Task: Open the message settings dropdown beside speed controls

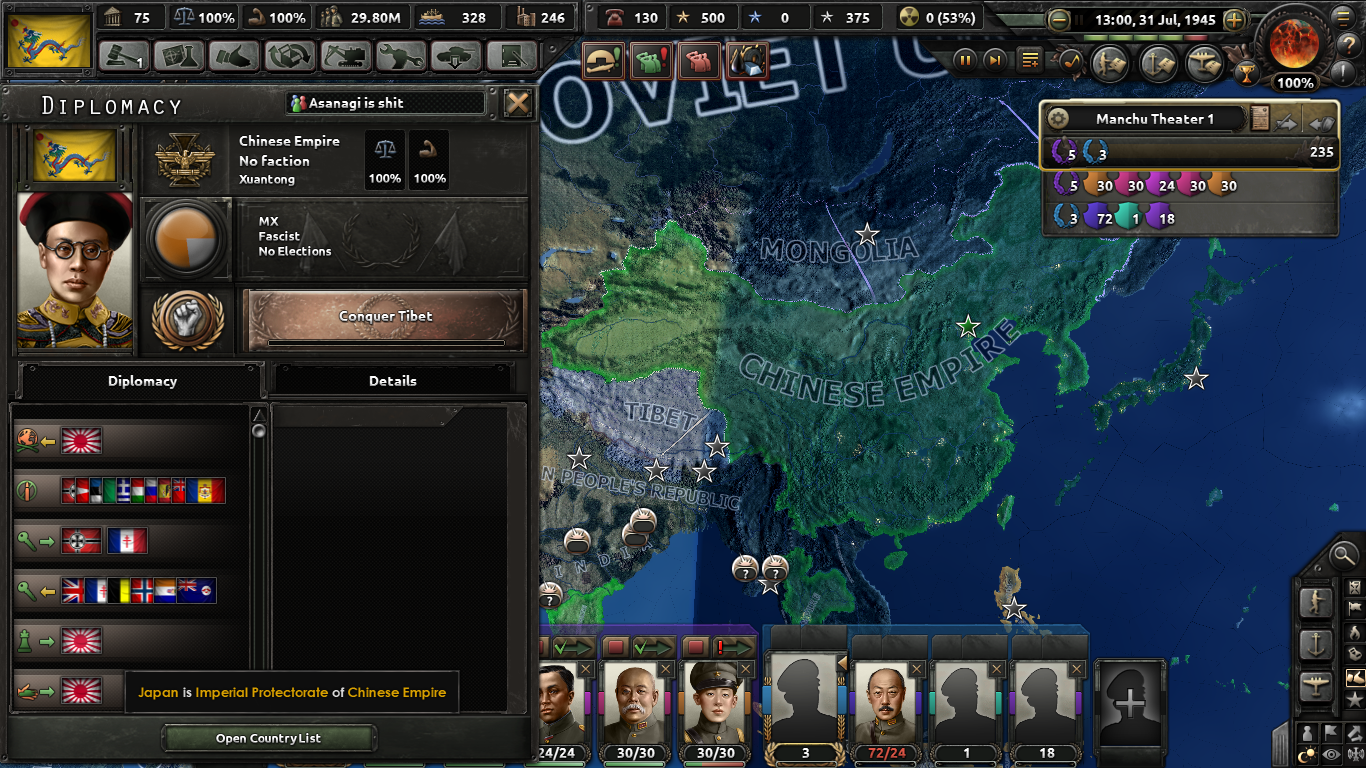Action: [1029, 60]
